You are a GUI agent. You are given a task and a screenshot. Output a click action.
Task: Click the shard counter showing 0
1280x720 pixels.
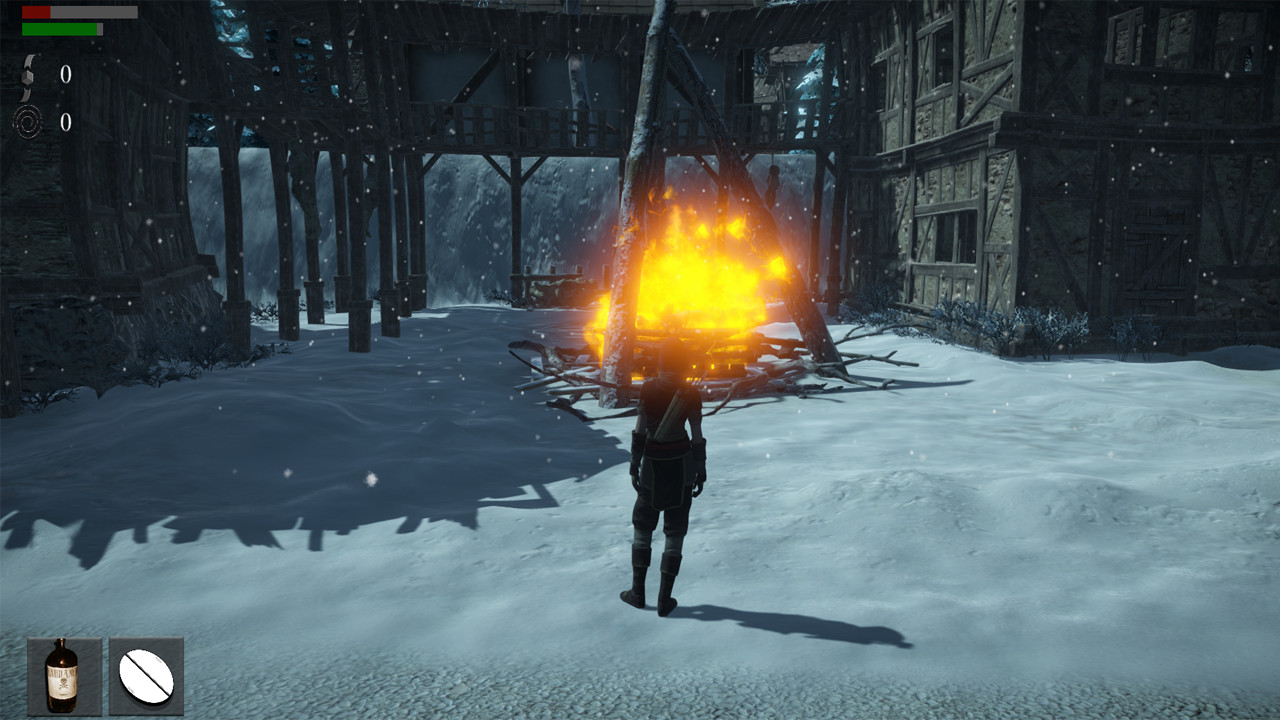66,75
